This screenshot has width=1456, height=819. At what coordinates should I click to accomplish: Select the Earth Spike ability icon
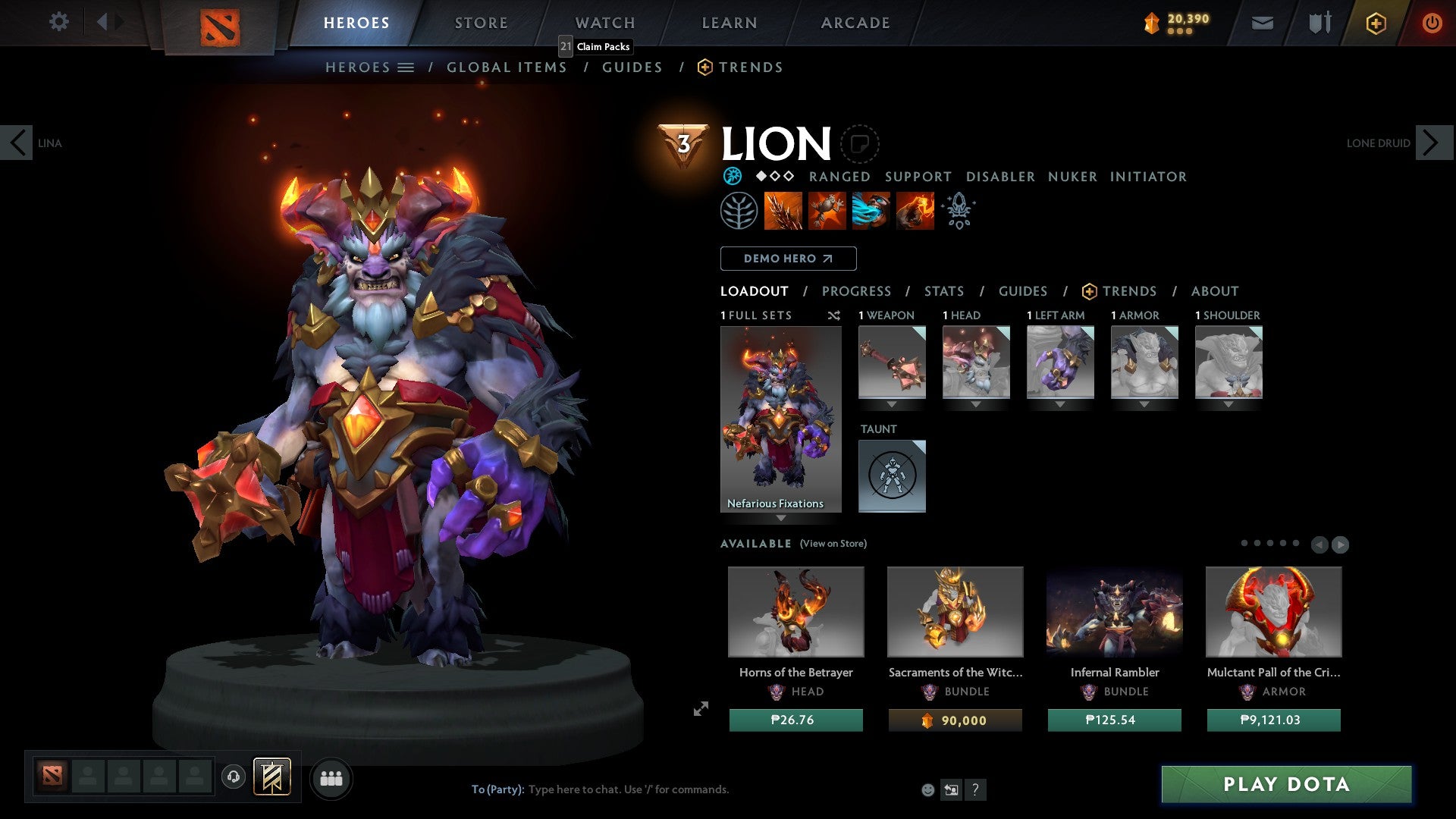[782, 210]
